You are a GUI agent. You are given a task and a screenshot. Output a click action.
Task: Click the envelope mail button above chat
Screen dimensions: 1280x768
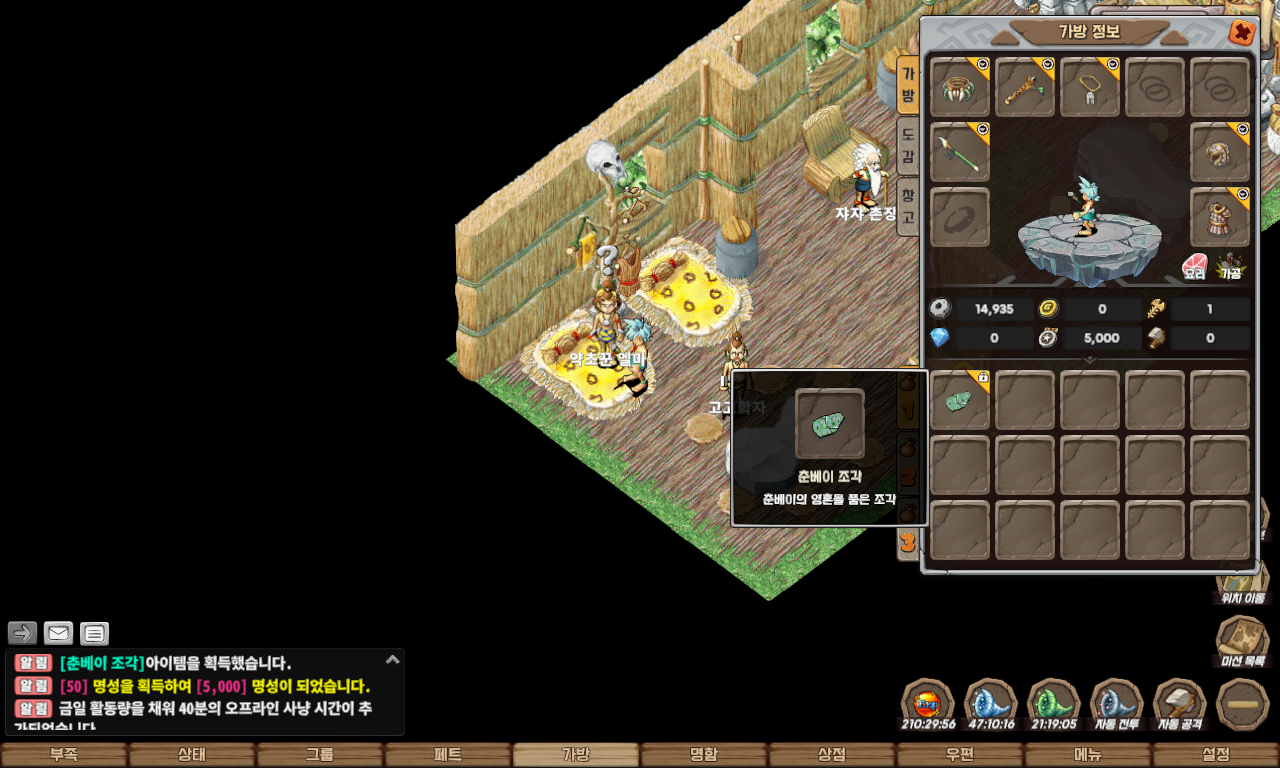(x=59, y=633)
